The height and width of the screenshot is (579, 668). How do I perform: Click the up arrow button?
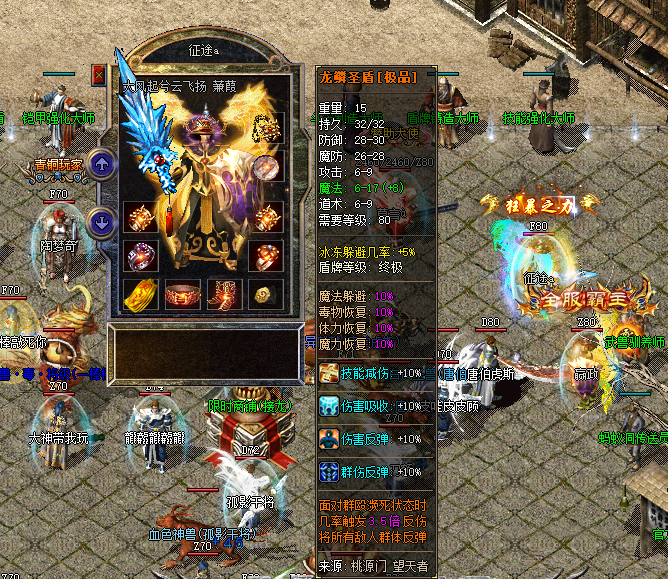[x=102, y=163]
